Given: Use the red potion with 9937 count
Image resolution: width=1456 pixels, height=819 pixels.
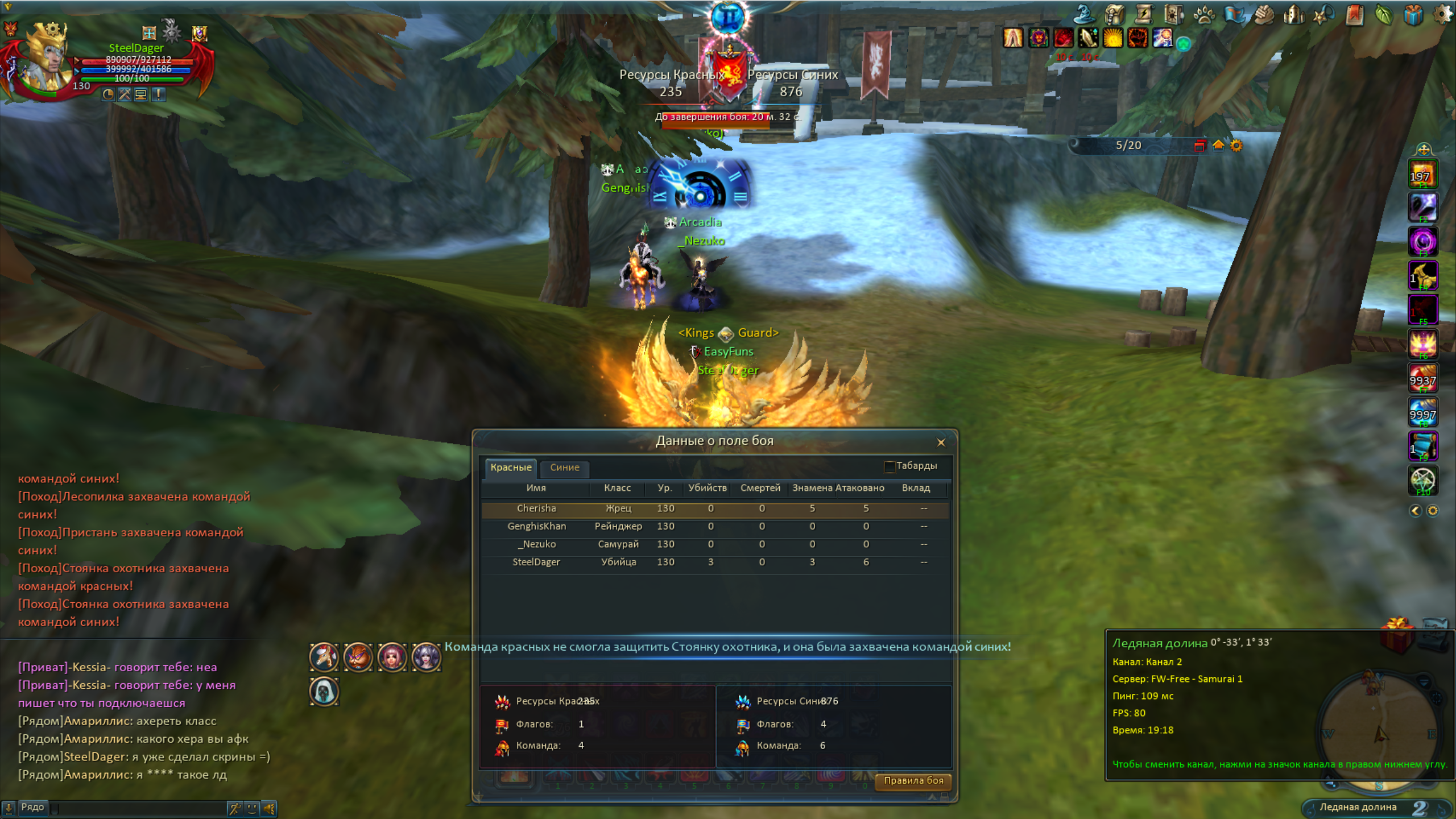Looking at the screenshot, I should point(1422,378).
